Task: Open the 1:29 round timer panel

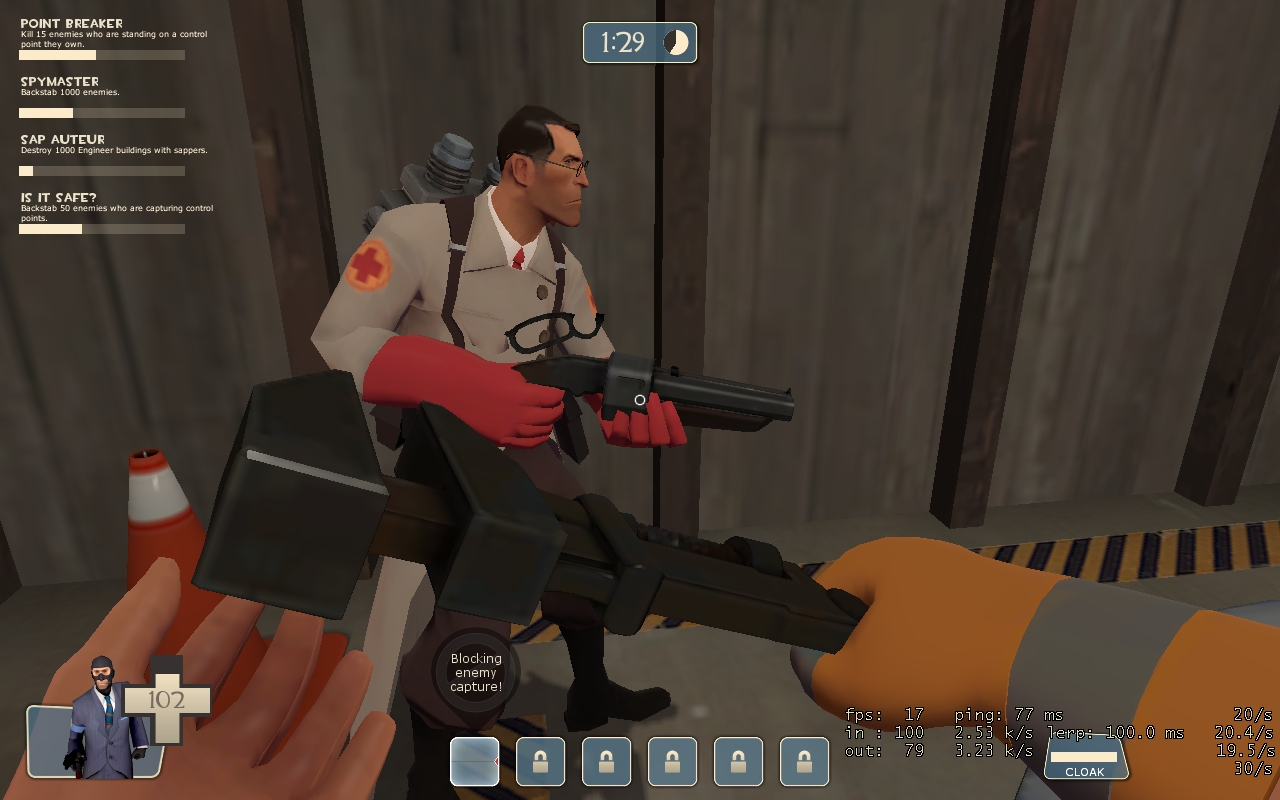Action: [639, 42]
